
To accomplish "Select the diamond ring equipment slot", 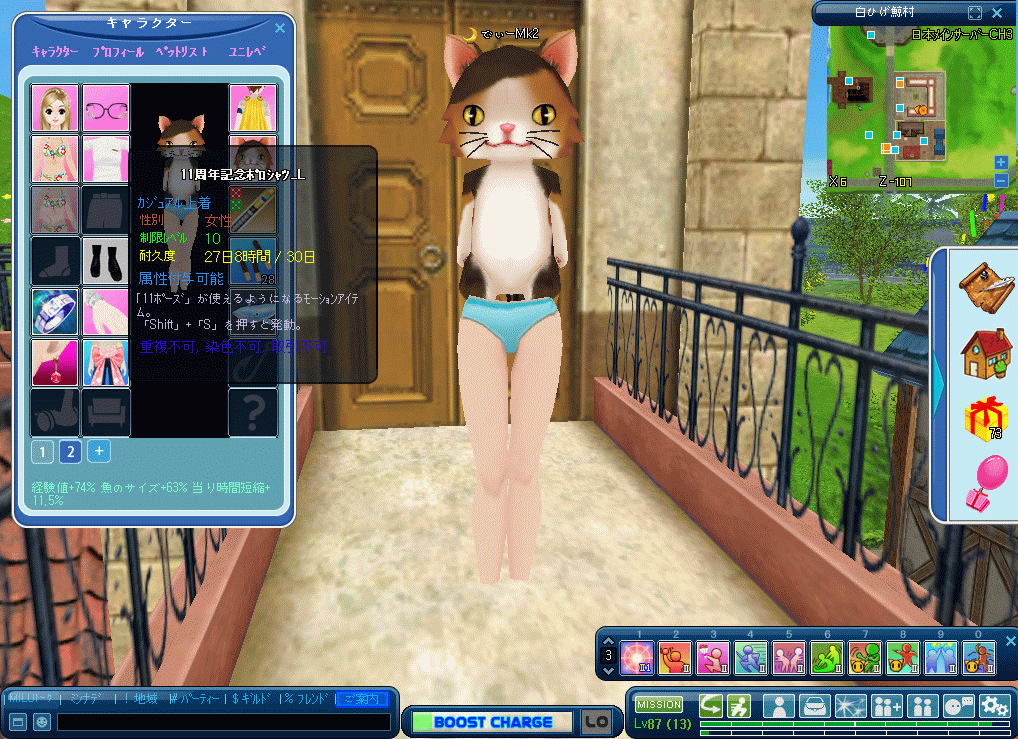I will (55, 311).
